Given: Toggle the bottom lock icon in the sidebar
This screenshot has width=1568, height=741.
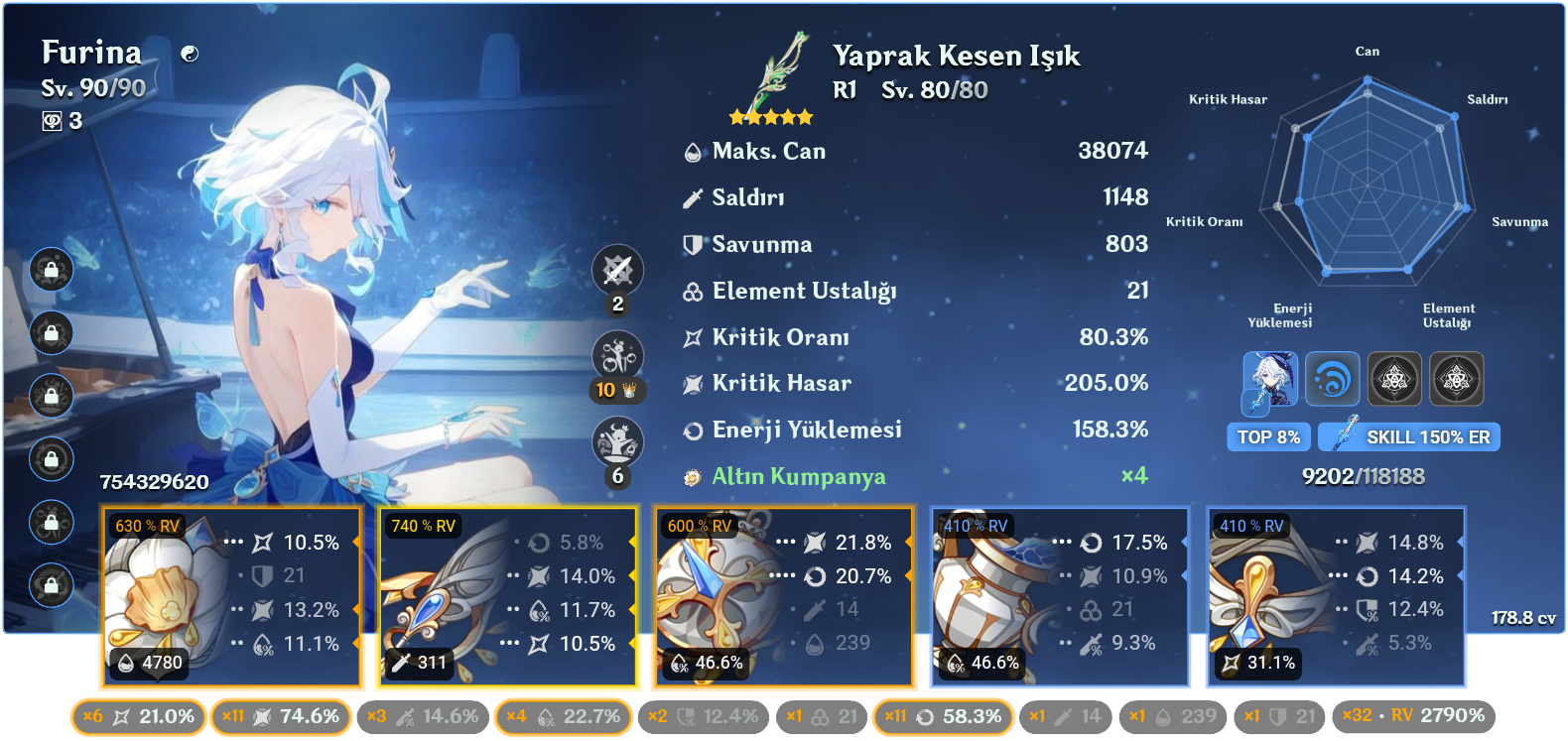Looking at the screenshot, I should 51,583.
